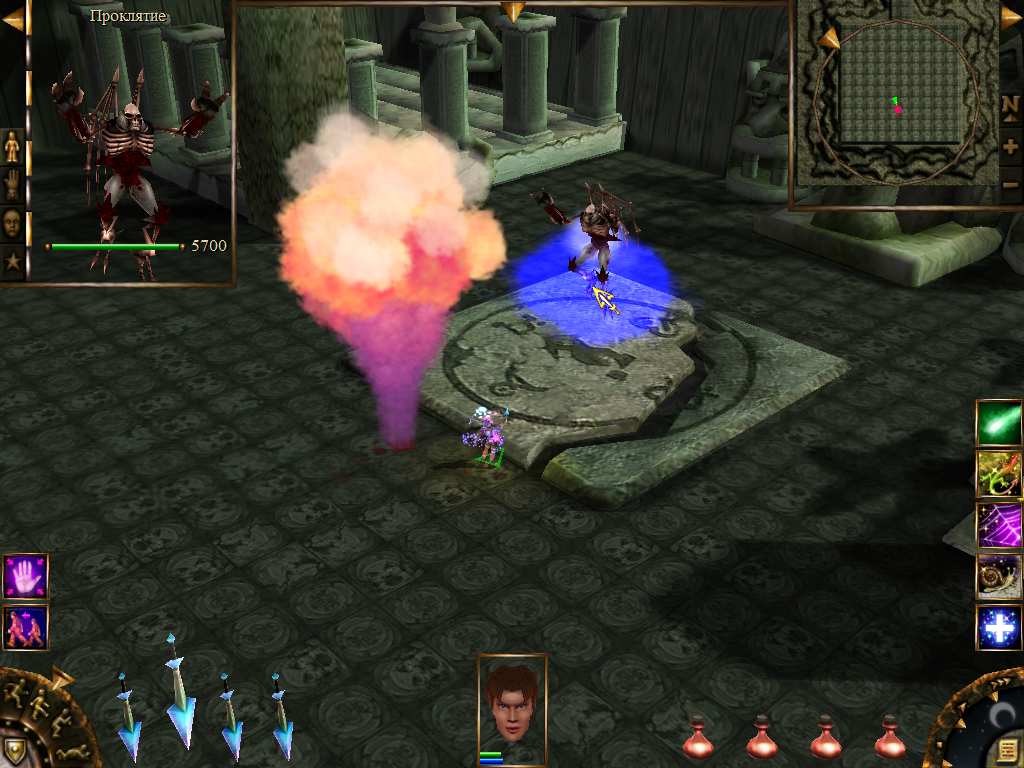
Task: Choose the green vines spell icon
Action: coord(999,474)
